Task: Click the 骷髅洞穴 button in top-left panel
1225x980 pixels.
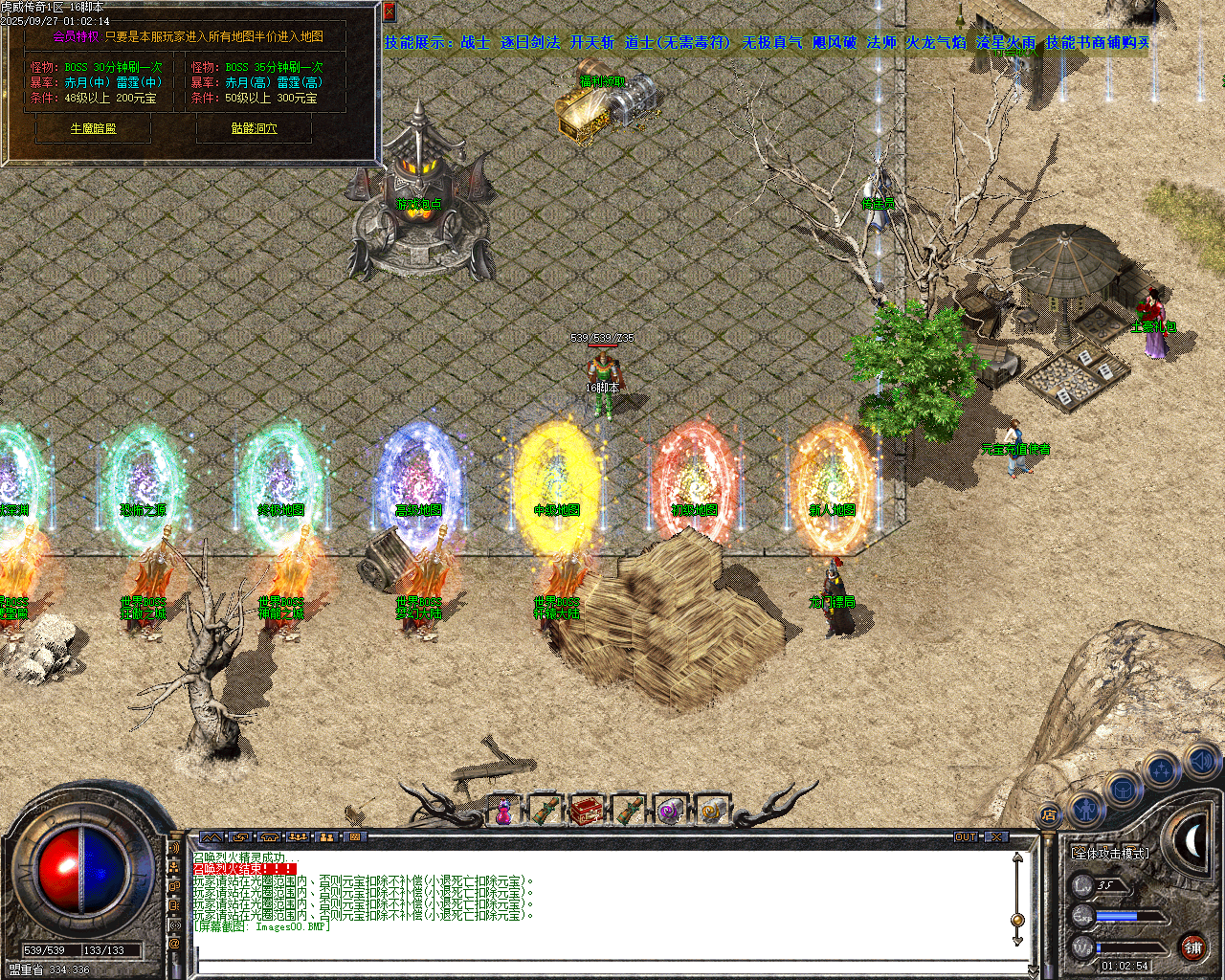Action: click(x=254, y=128)
